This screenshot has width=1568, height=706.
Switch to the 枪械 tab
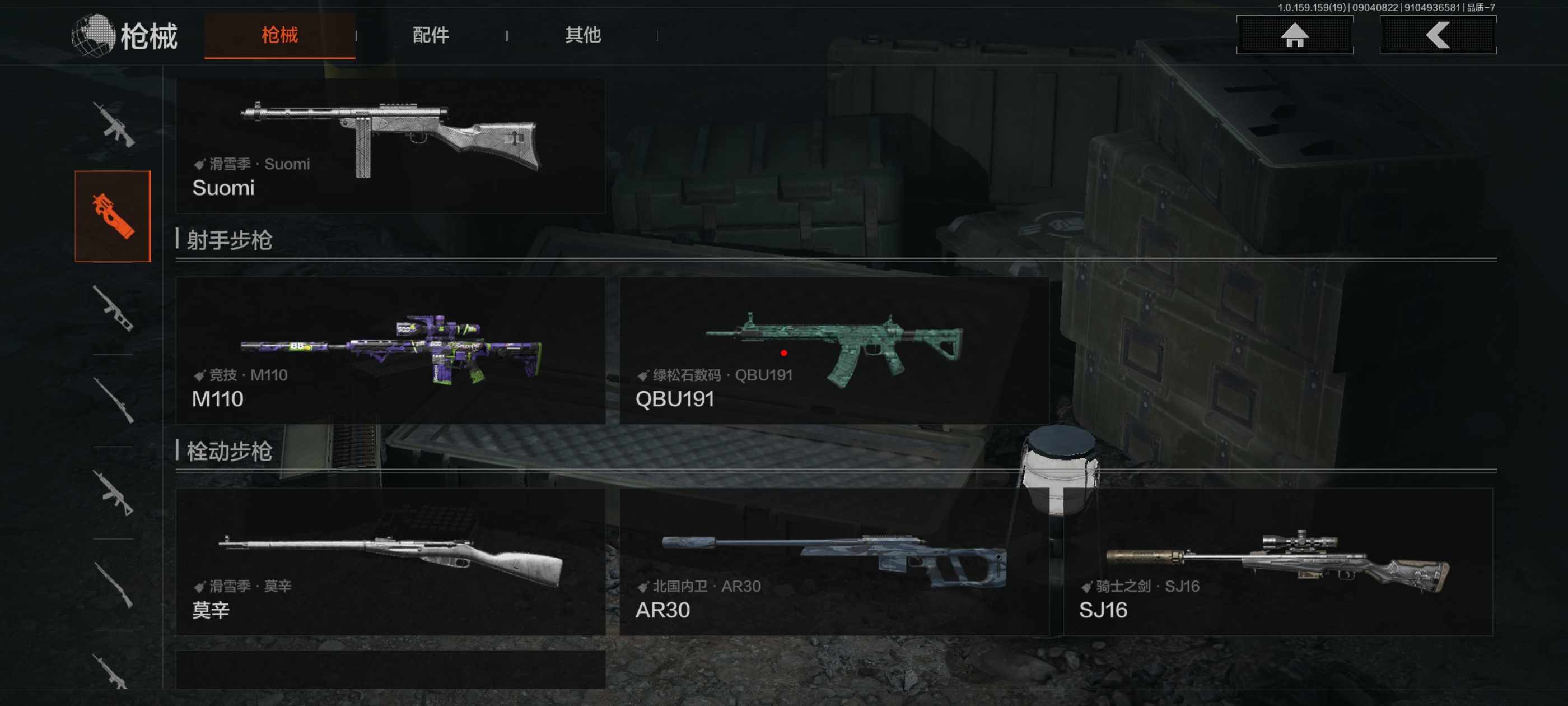tap(279, 35)
